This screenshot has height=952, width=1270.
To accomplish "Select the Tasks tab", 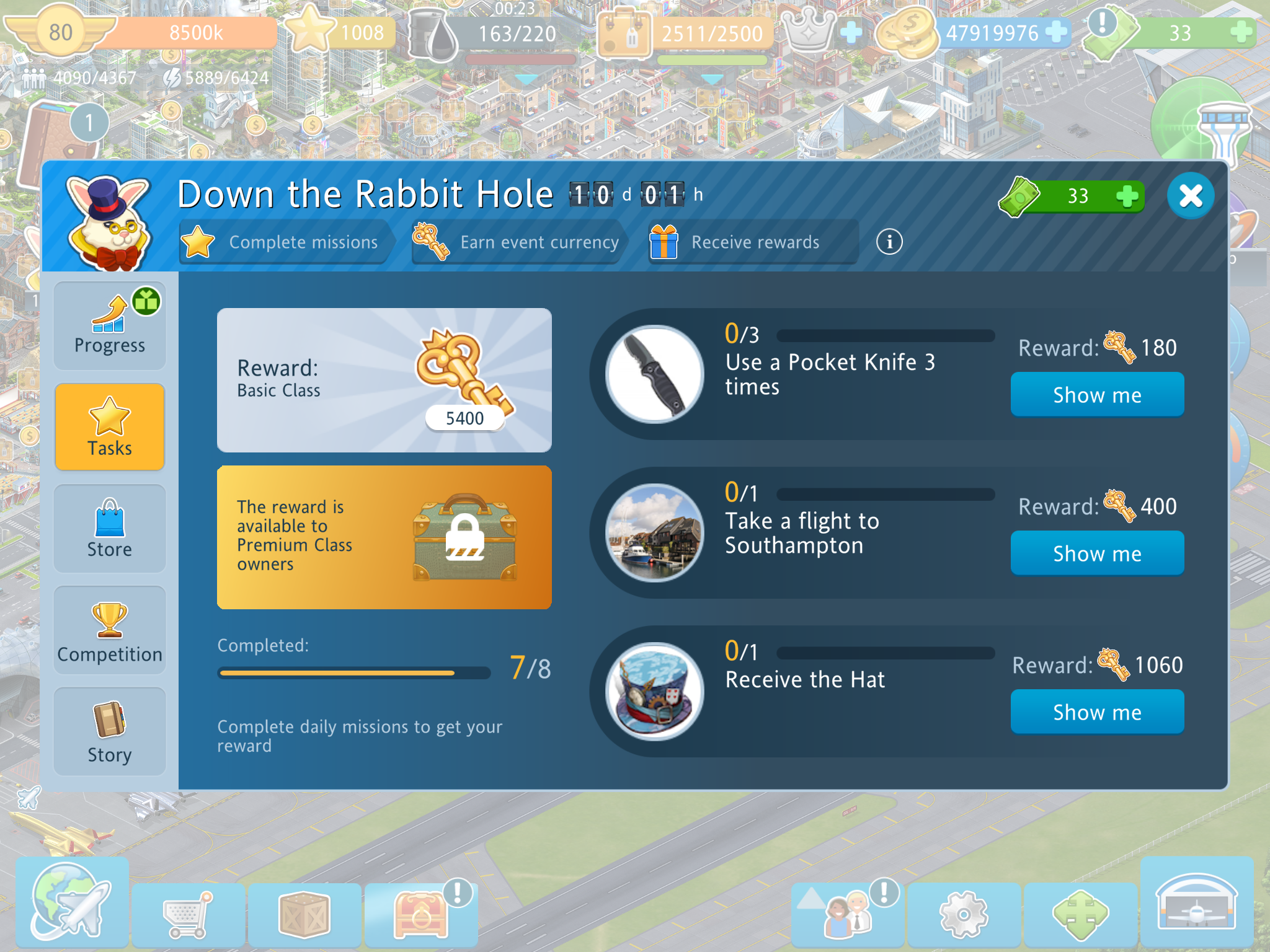I will click(110, 427).
